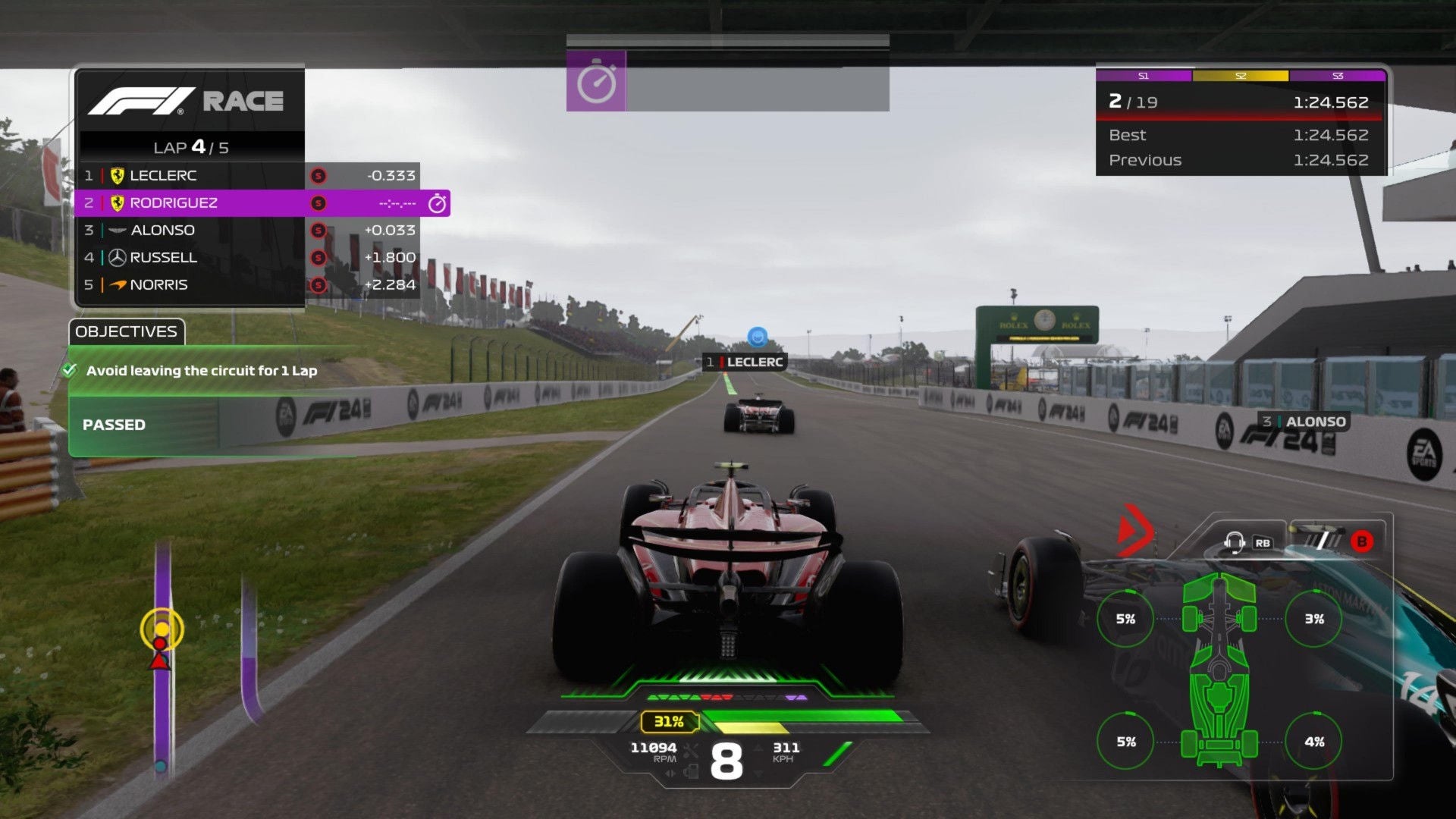
Task: Inspect the green car damage diagram
Action: (x=1219, y=667)
